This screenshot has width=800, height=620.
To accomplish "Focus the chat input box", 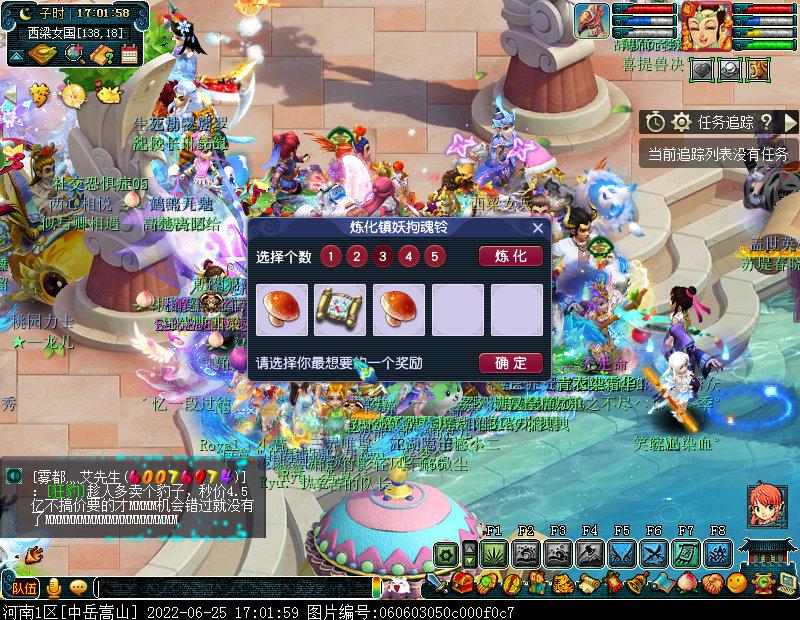I will point(232,587).
